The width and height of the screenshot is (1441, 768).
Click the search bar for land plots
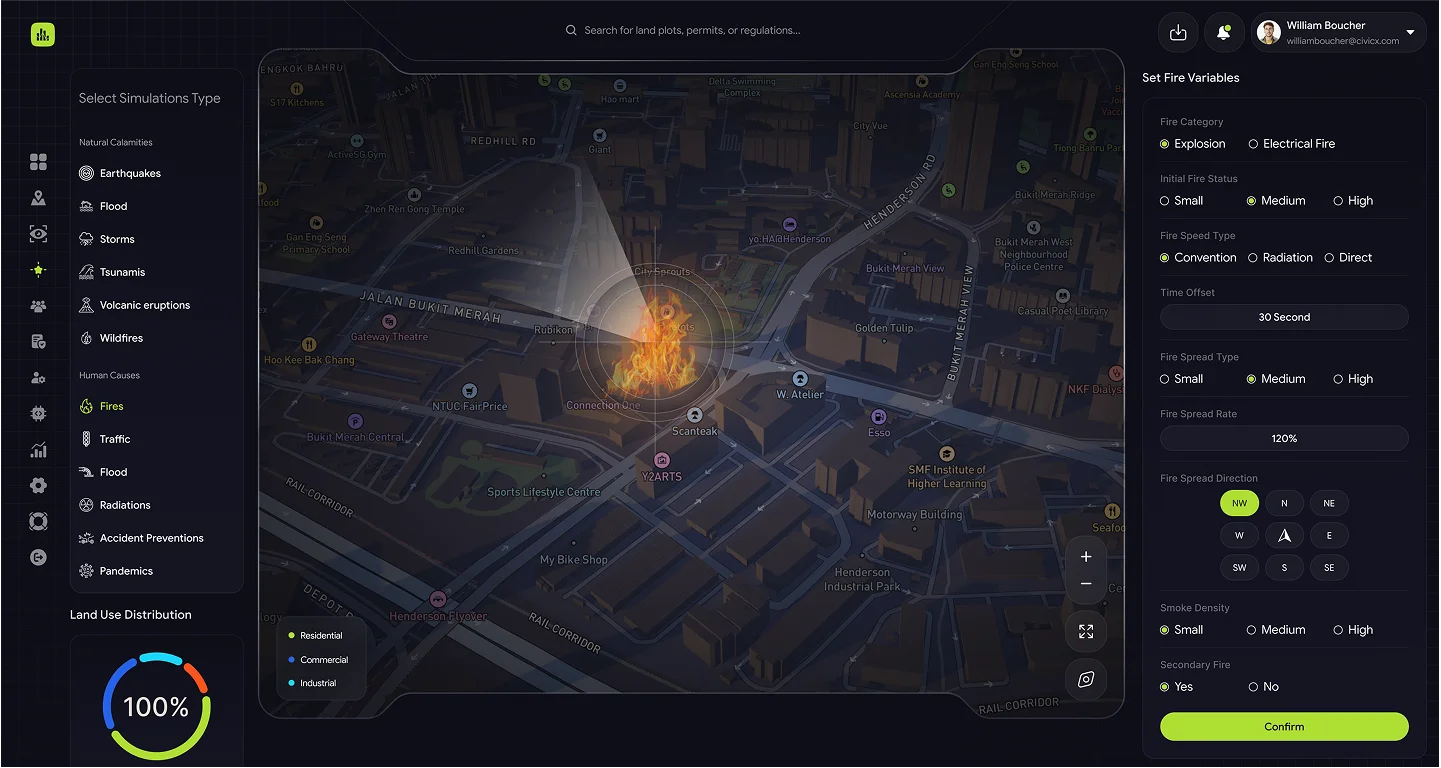pos(690,30)
